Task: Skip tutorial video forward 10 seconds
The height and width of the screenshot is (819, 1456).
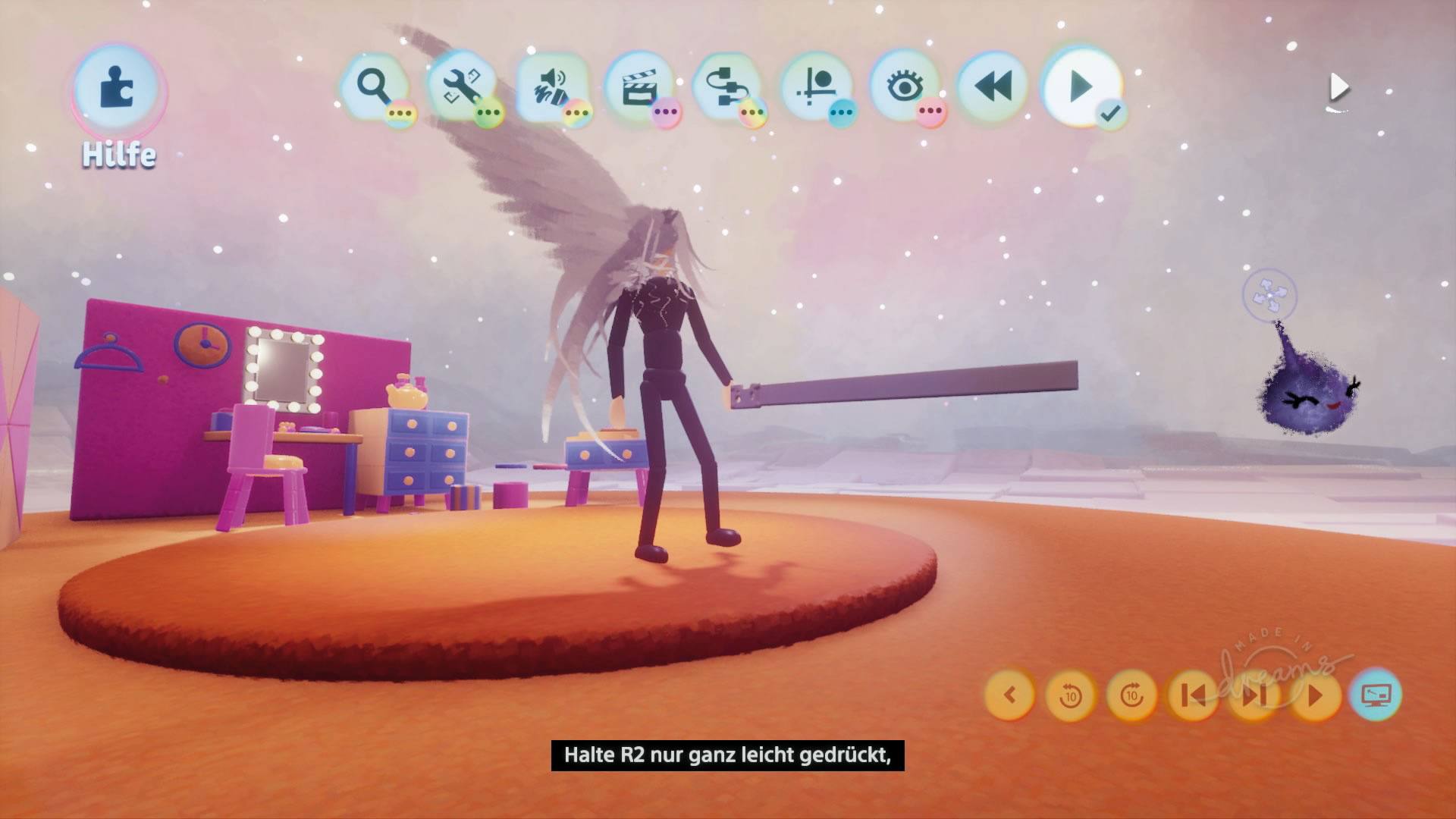Action: [x=1131, y=695]
